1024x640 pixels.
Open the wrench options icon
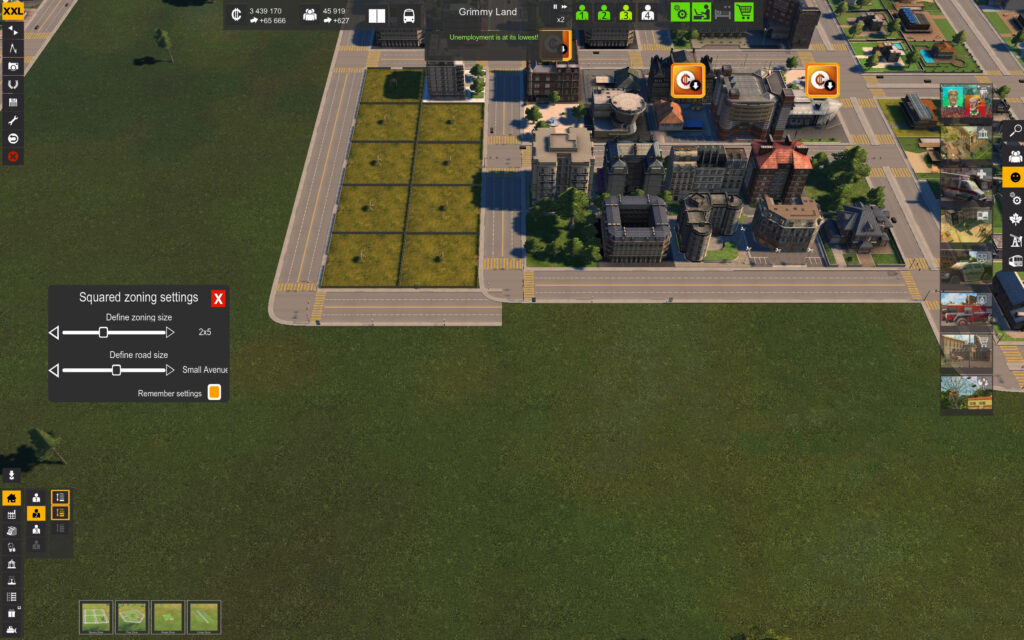coord(13,120)
